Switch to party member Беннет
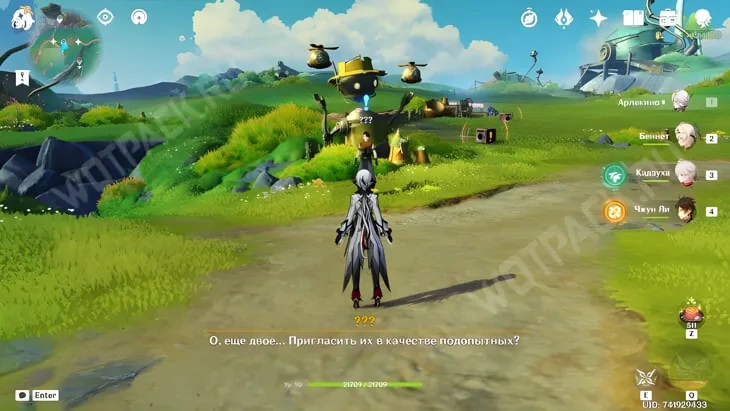The width and height of the screenshot is (730, 411). pos(685,136)
